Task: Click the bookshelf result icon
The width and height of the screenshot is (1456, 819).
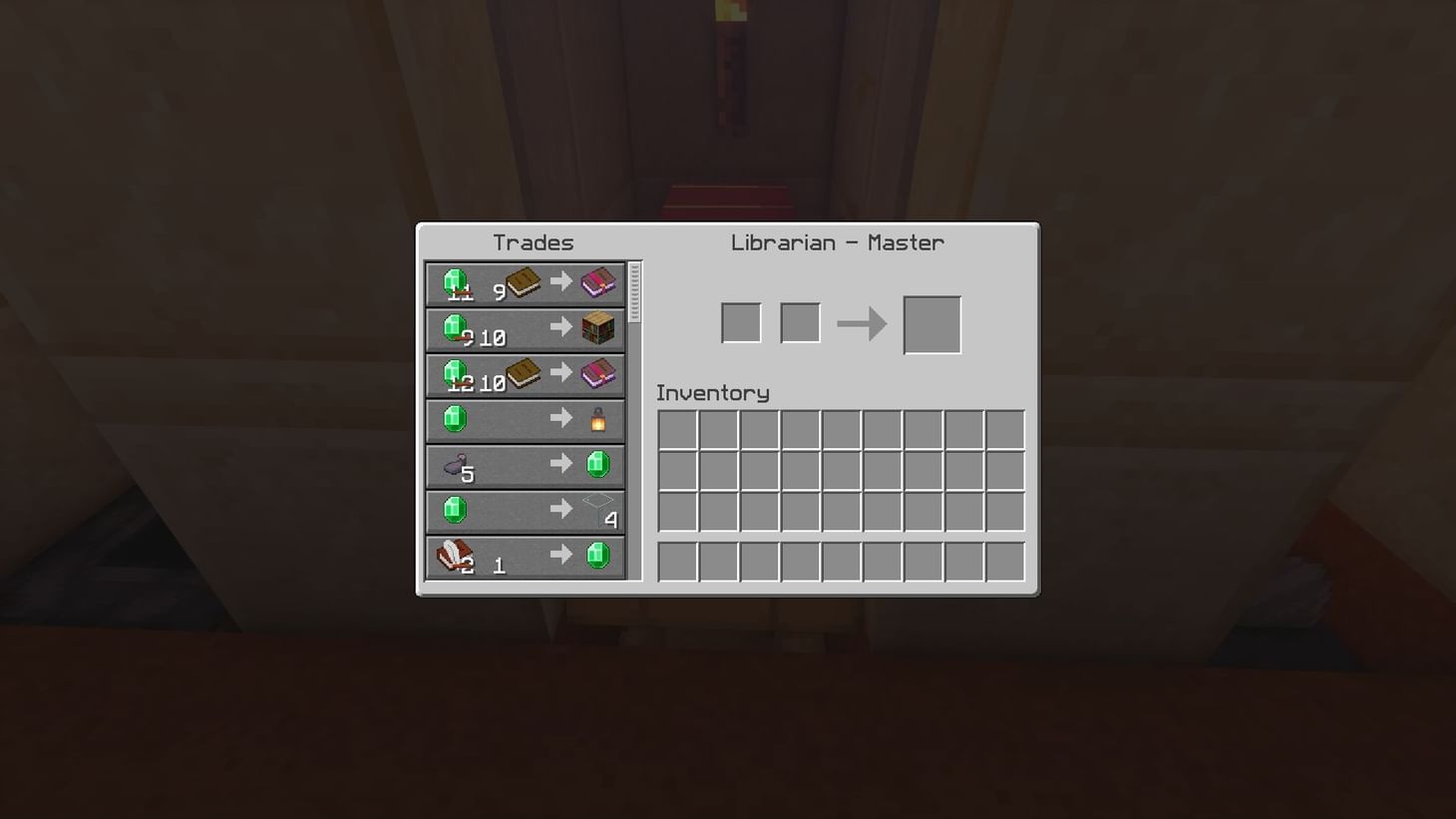Action: (597, 328)
